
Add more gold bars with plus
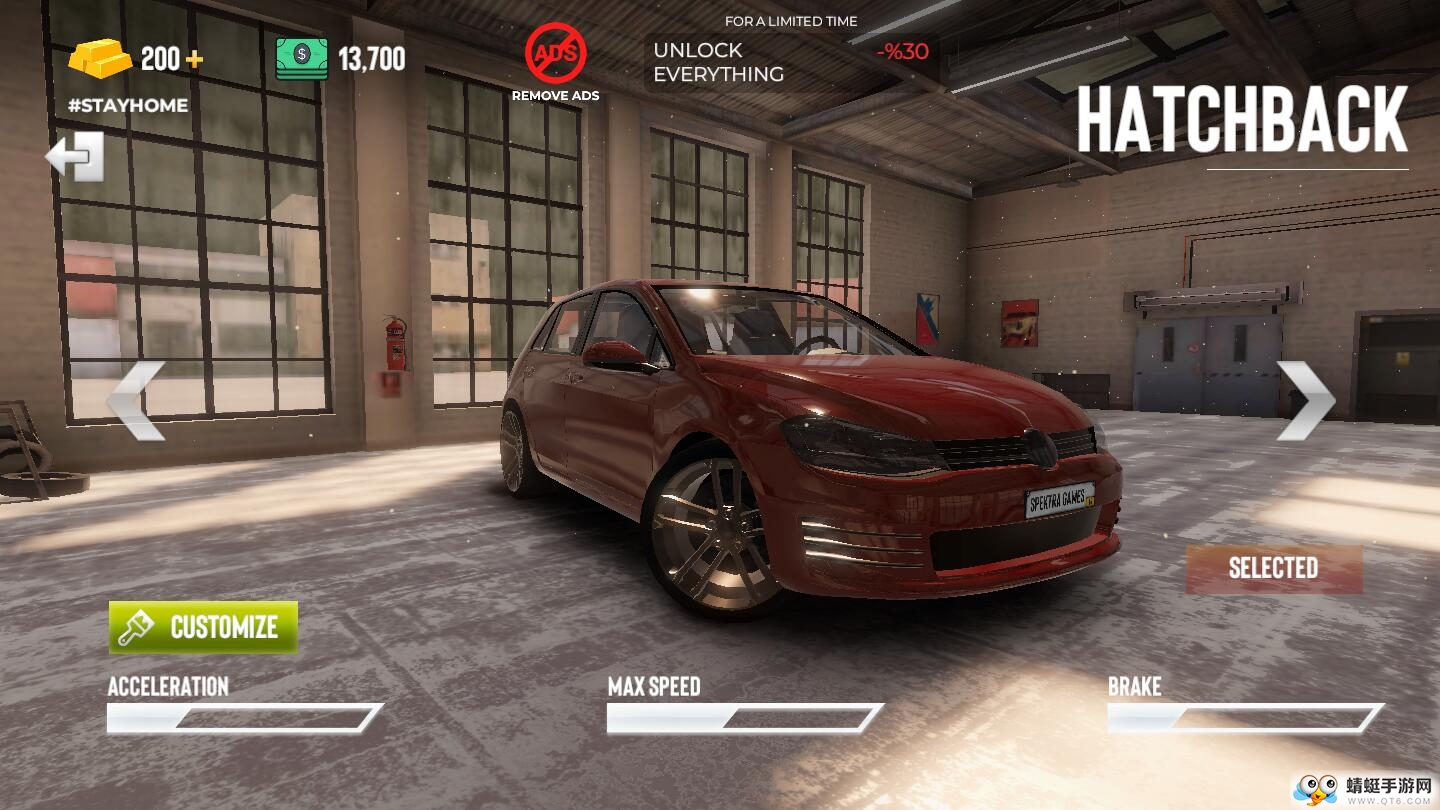pyautogui.click(x=194, y=59)
